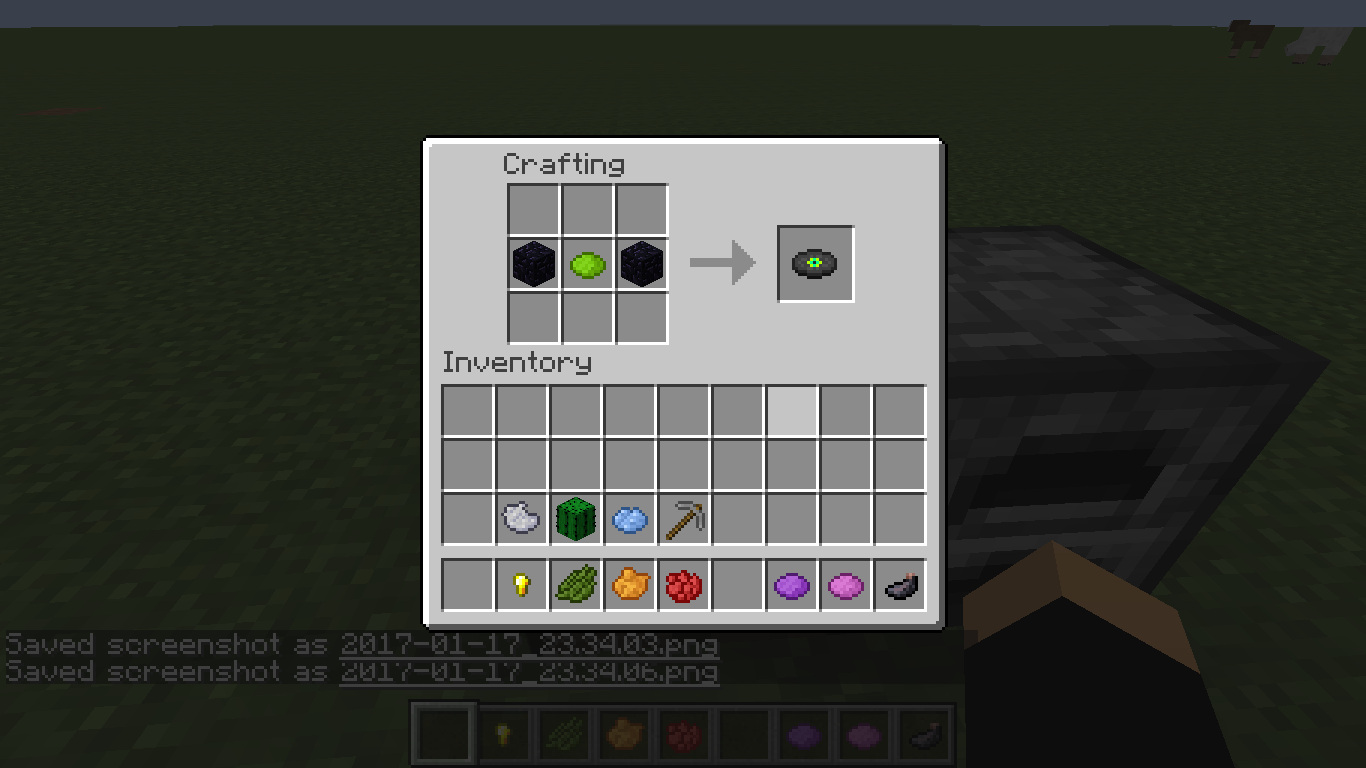The width and height of the screenshot is (1366, 768).
Task: Grab the orange dye from the hotbar row
Action: [629, 585]
